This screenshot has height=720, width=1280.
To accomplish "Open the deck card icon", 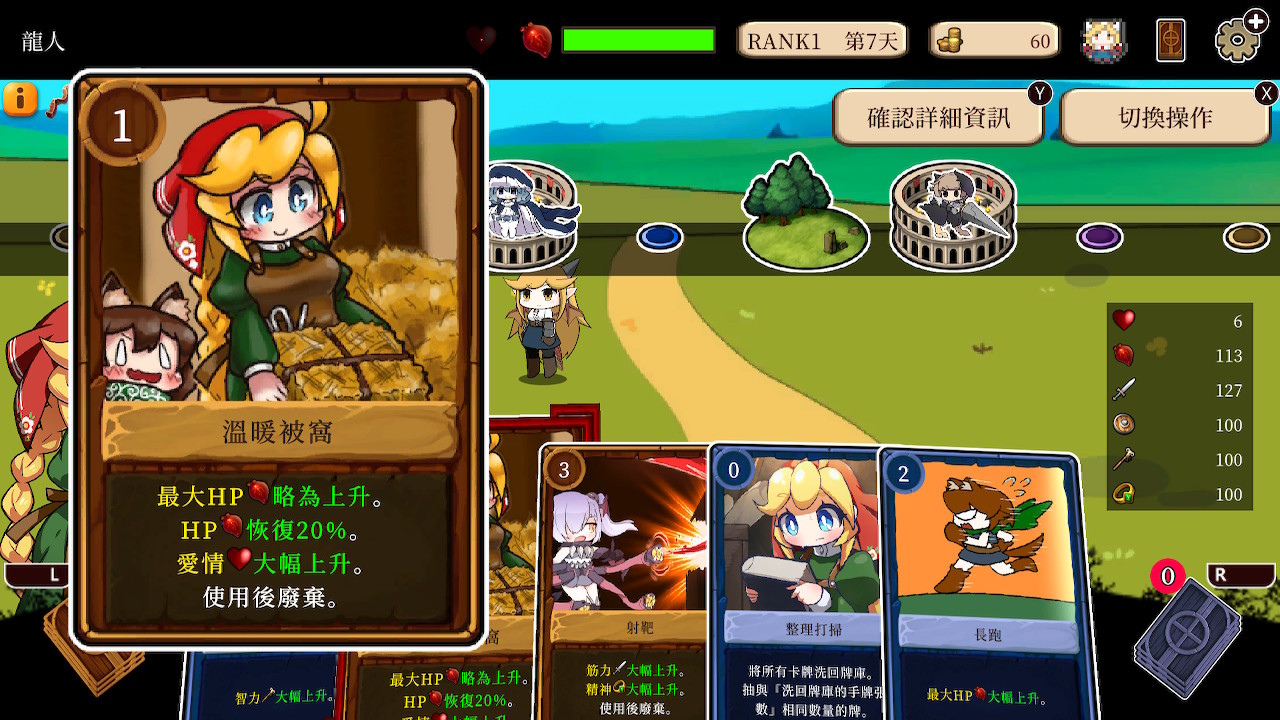I will [x=1170, y=41].
